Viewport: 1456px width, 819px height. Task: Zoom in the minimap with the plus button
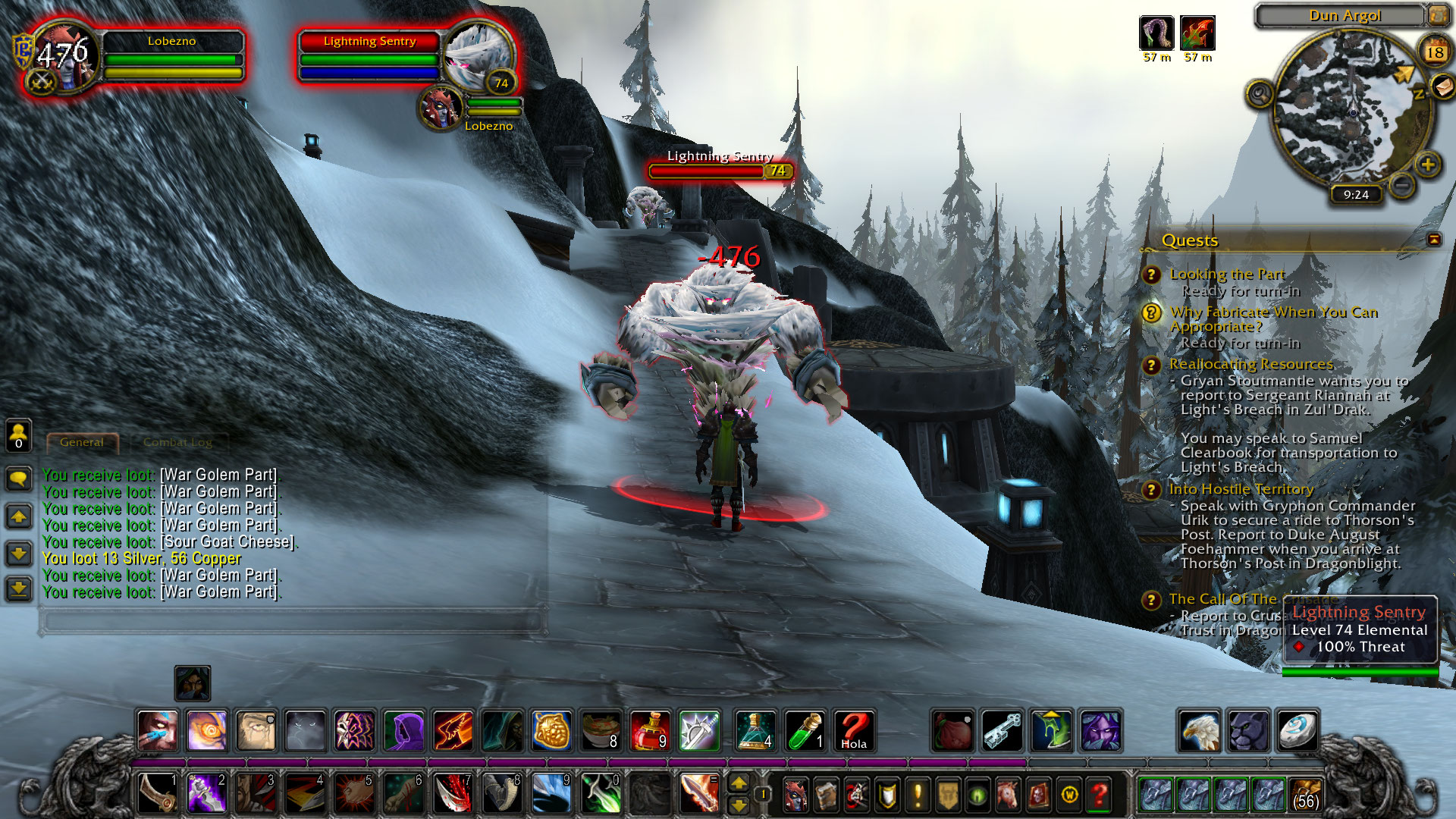click(1428, 165)
